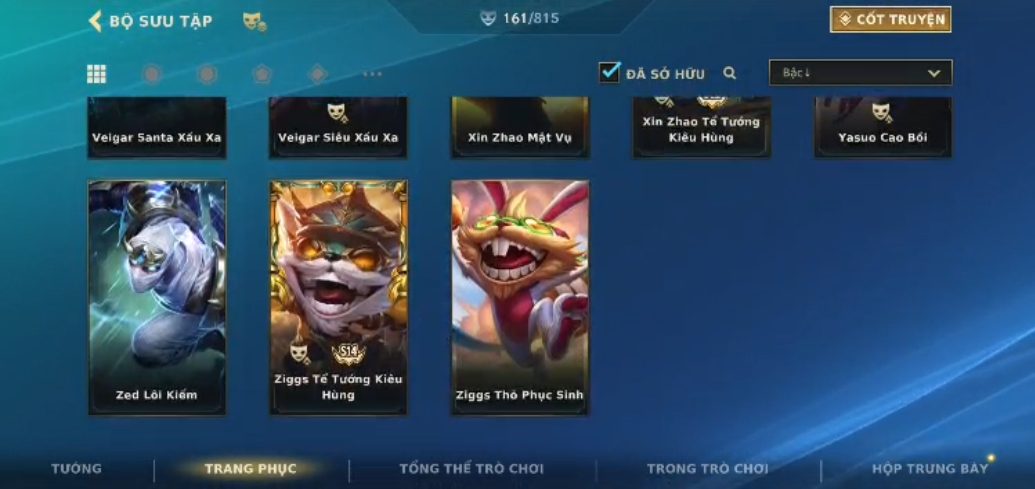The height and width of the screenshot is (489, 1035).
Task: Open the Hộp Trưng Bày tab
Action: point(930,469)
